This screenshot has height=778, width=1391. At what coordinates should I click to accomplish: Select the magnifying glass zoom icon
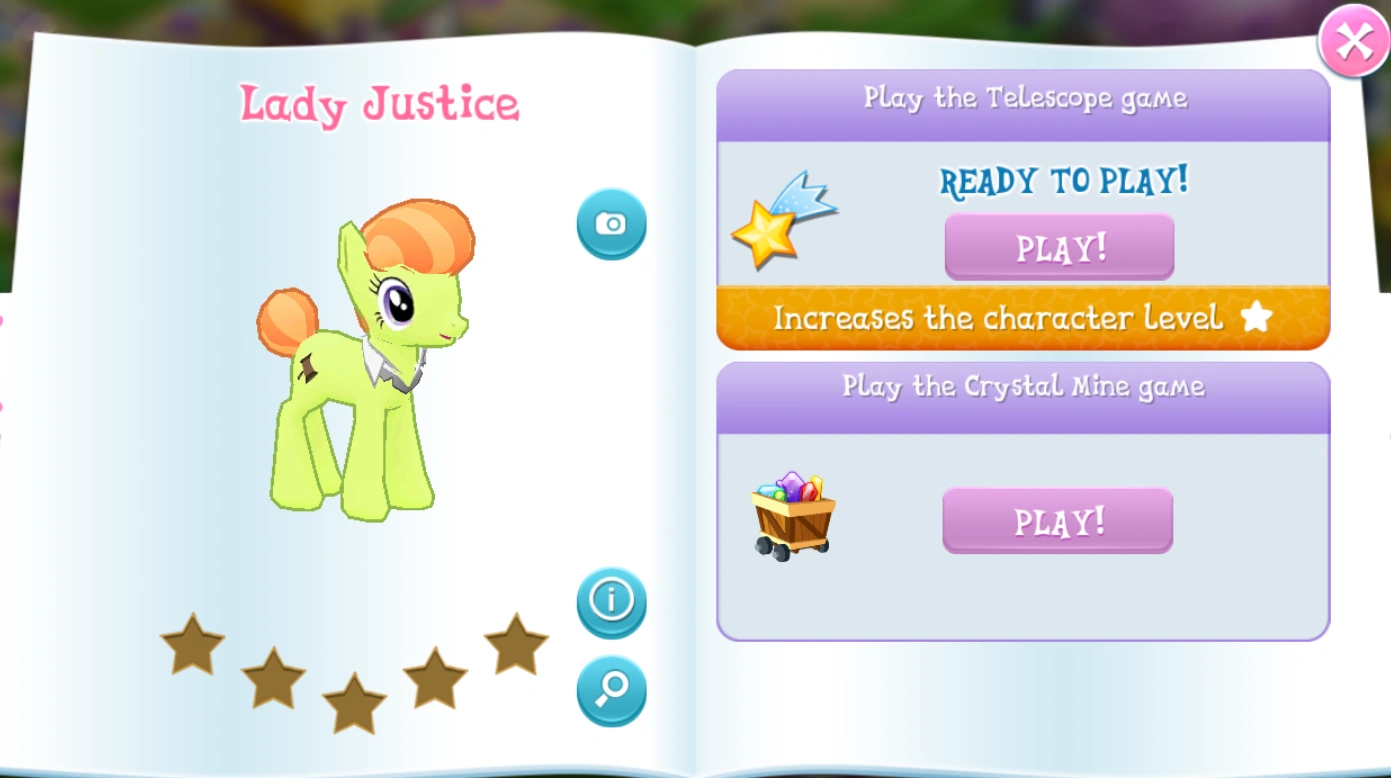tap(611, 689)
